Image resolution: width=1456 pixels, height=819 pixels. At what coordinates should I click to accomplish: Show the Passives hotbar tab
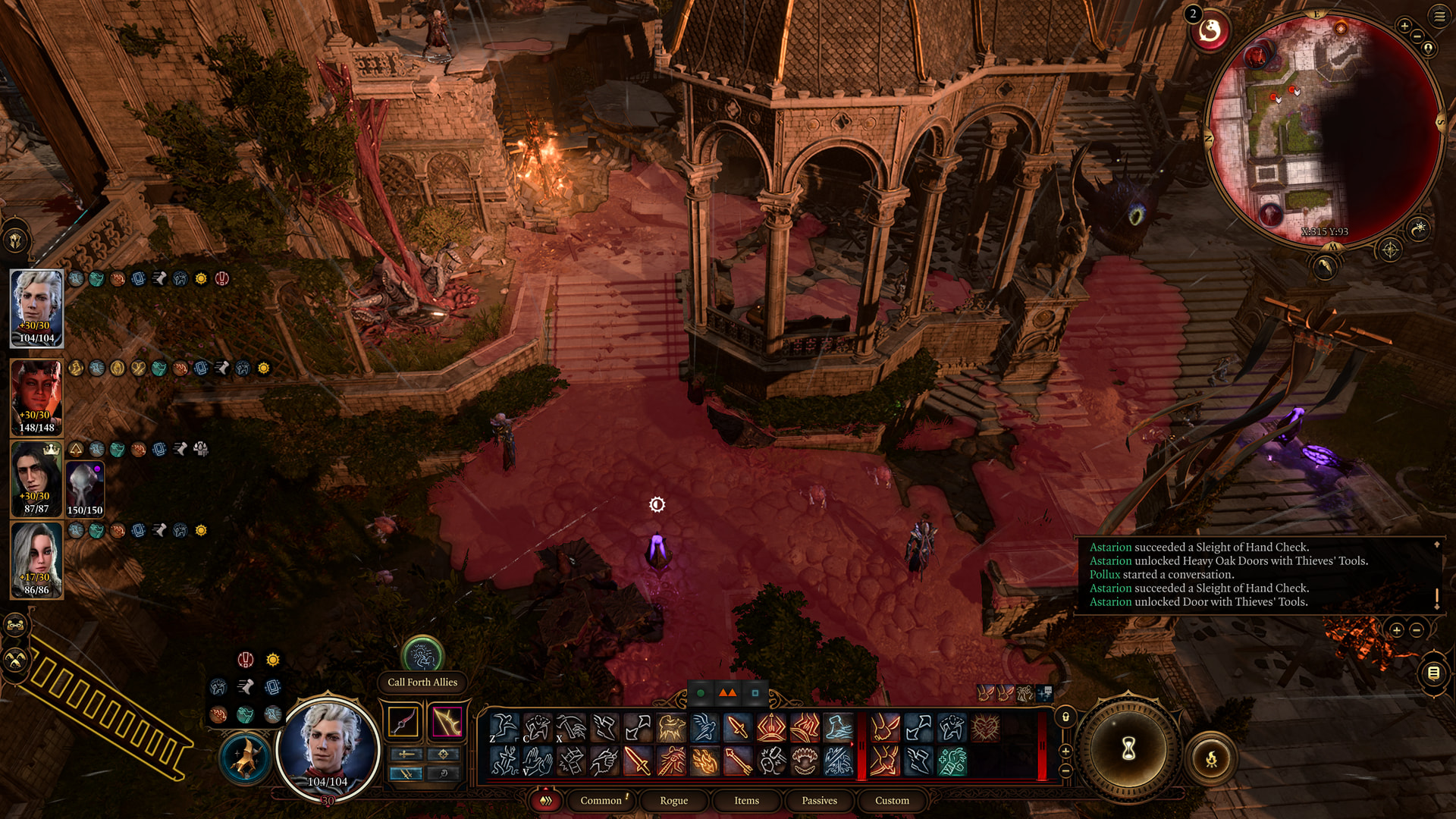click(x=819, y=800)
